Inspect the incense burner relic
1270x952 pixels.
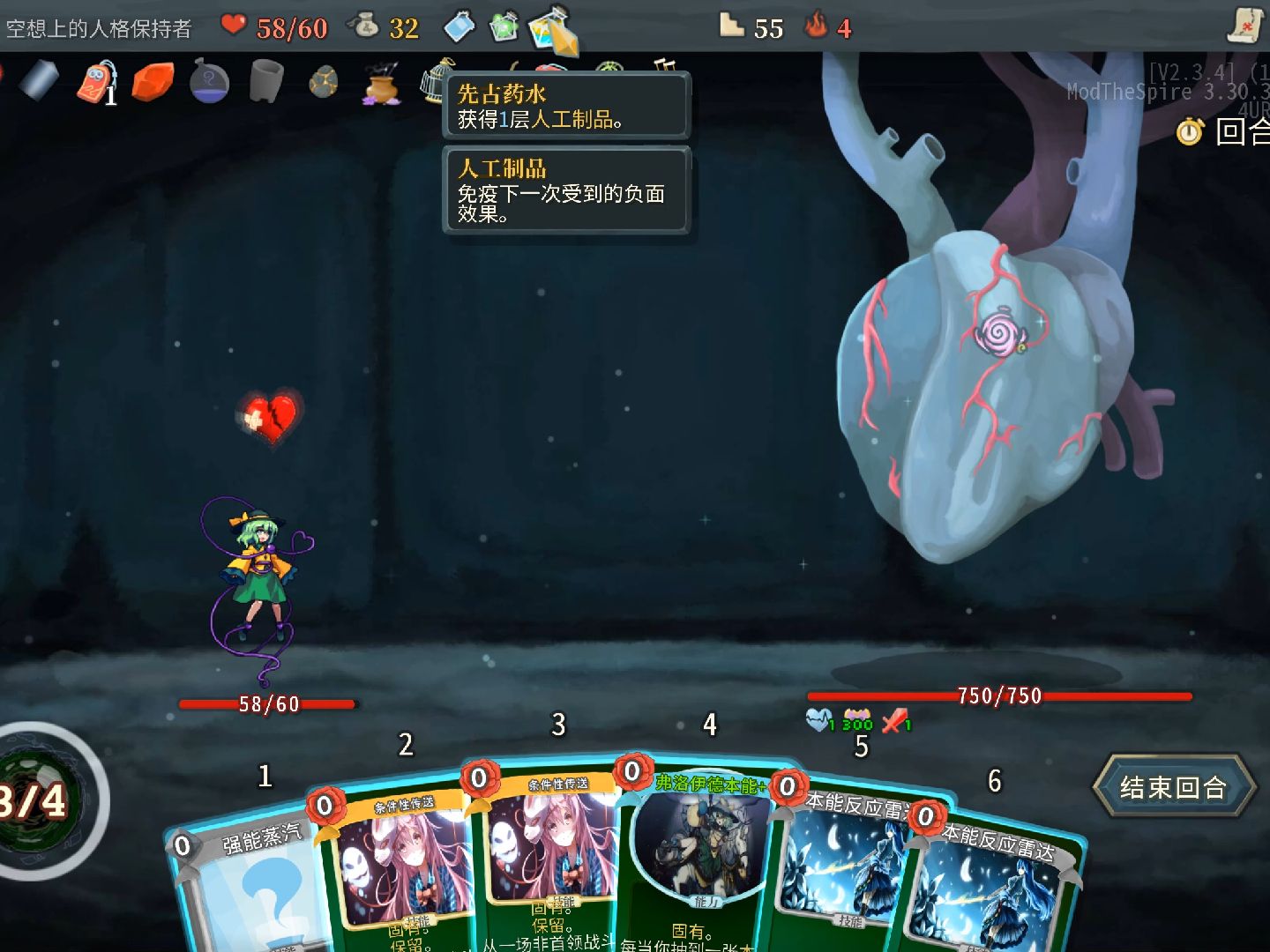click(x=381, y=87)
